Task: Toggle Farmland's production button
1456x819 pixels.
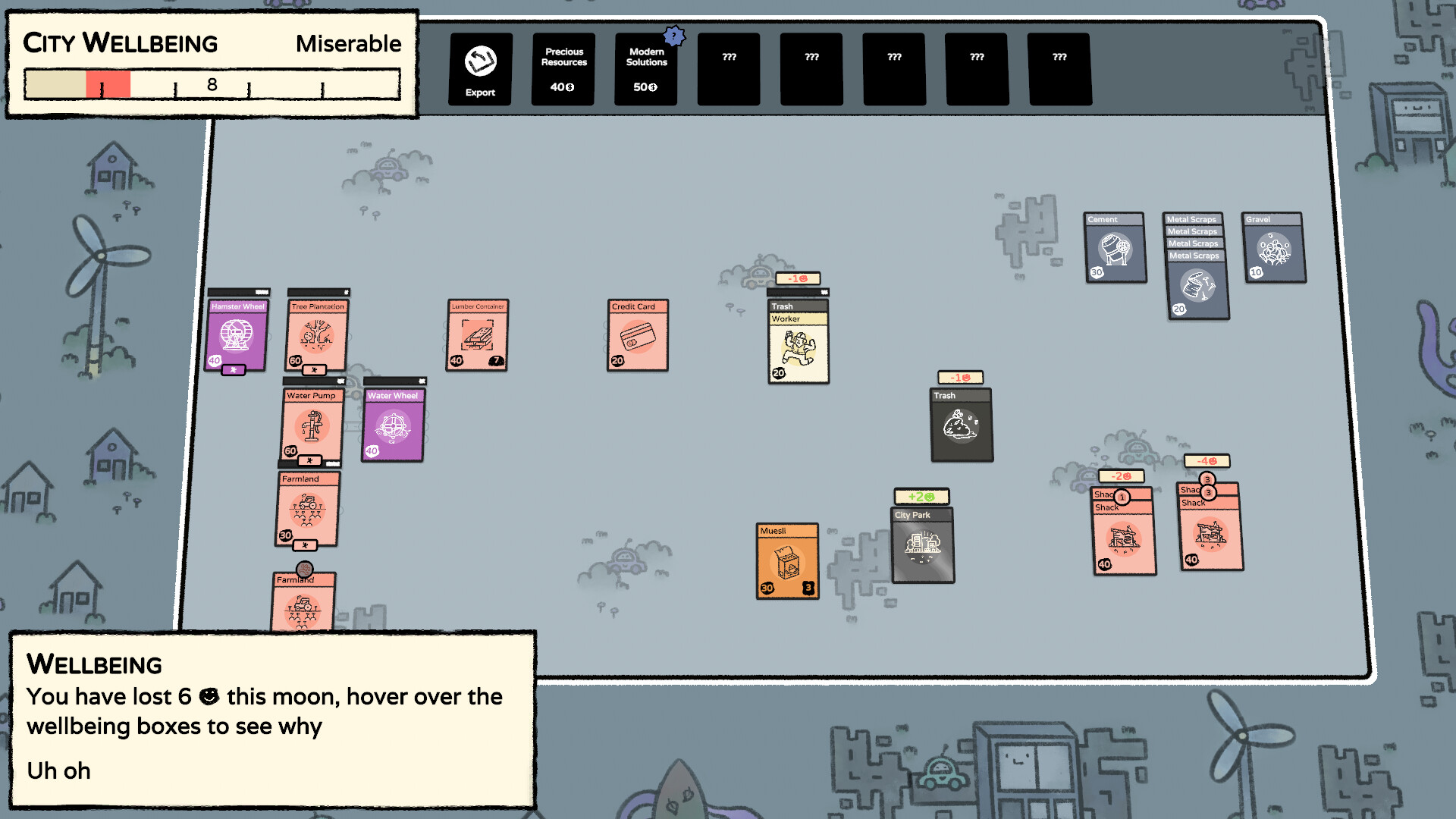Action: [306, 544]
